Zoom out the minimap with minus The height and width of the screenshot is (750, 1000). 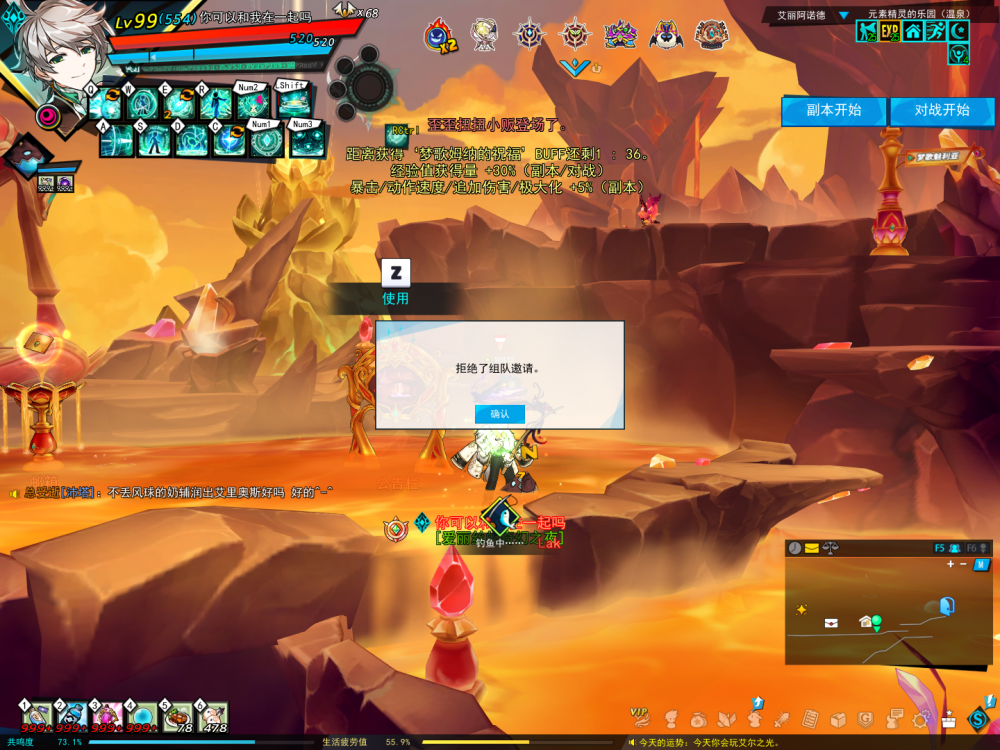[x=963, y=564]
